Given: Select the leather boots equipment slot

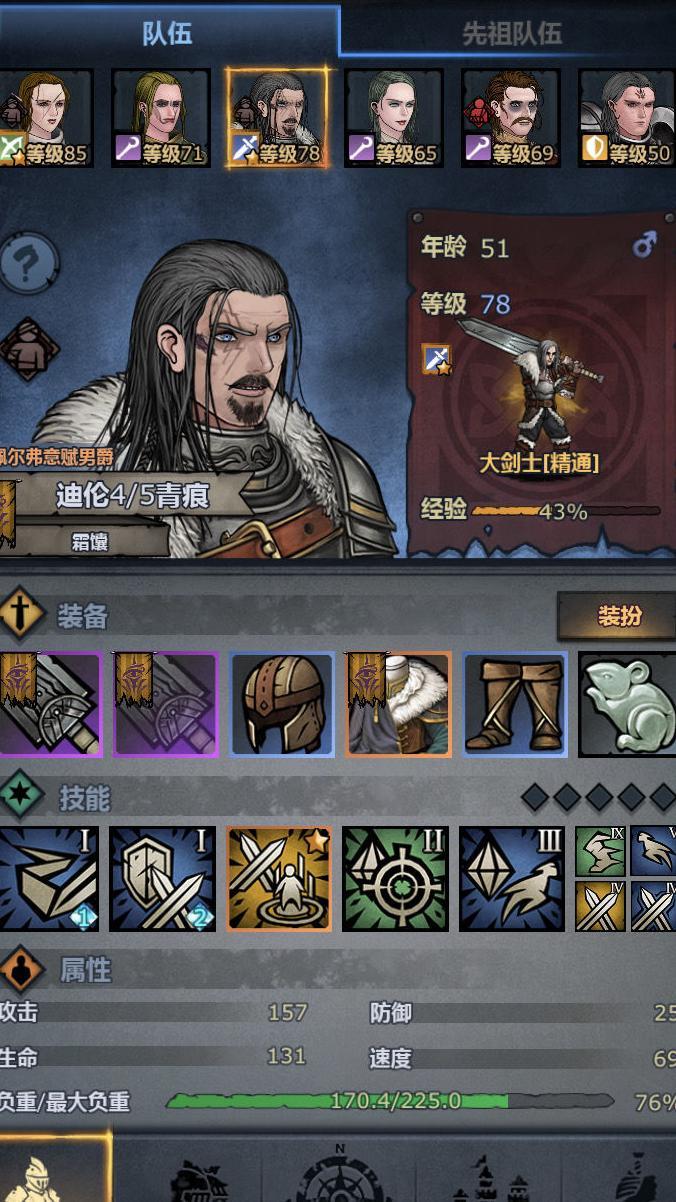Looking at the screenshot, I should point(515,704).
